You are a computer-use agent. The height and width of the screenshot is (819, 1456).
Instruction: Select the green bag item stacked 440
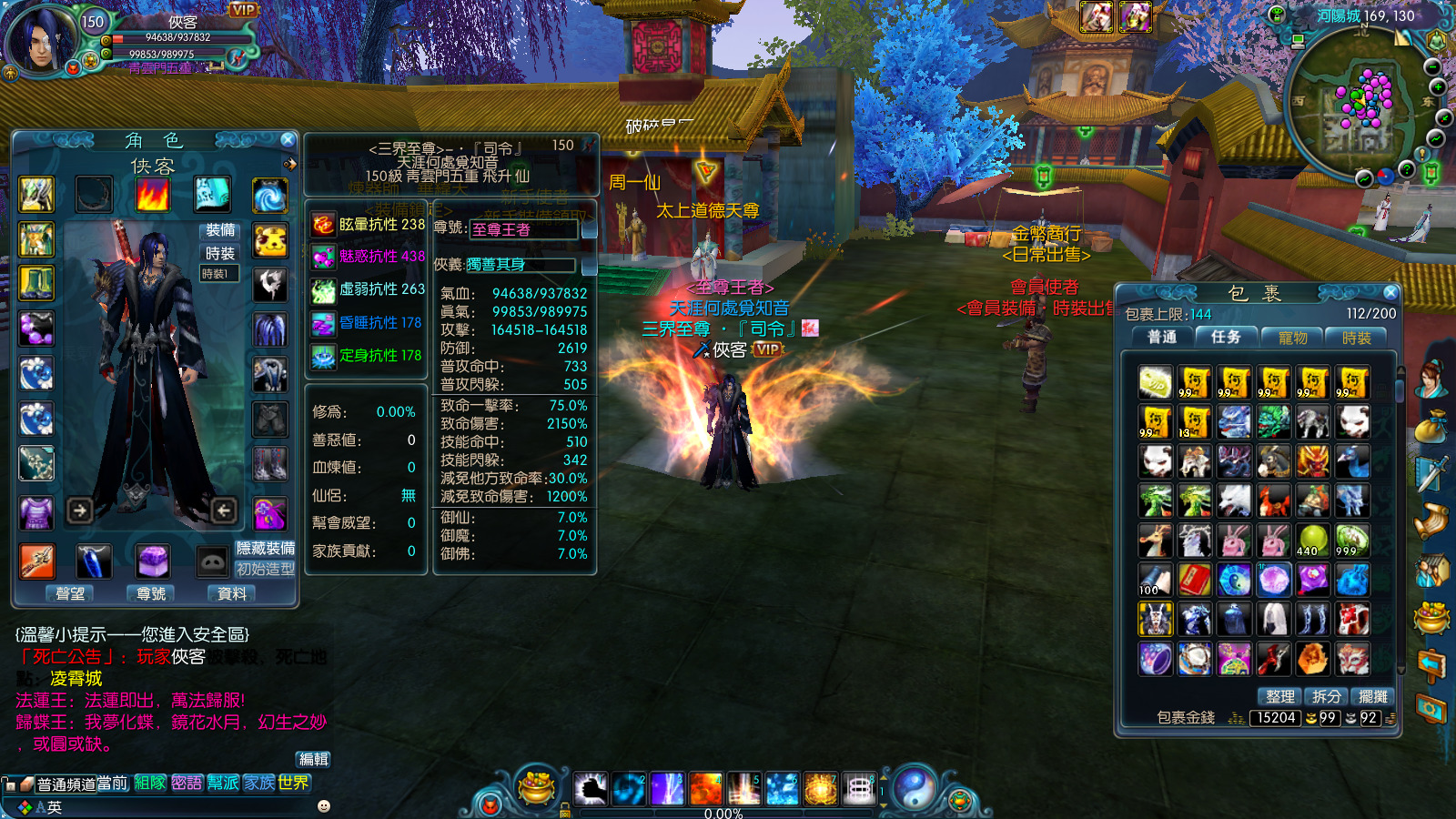coord(1312,540)
